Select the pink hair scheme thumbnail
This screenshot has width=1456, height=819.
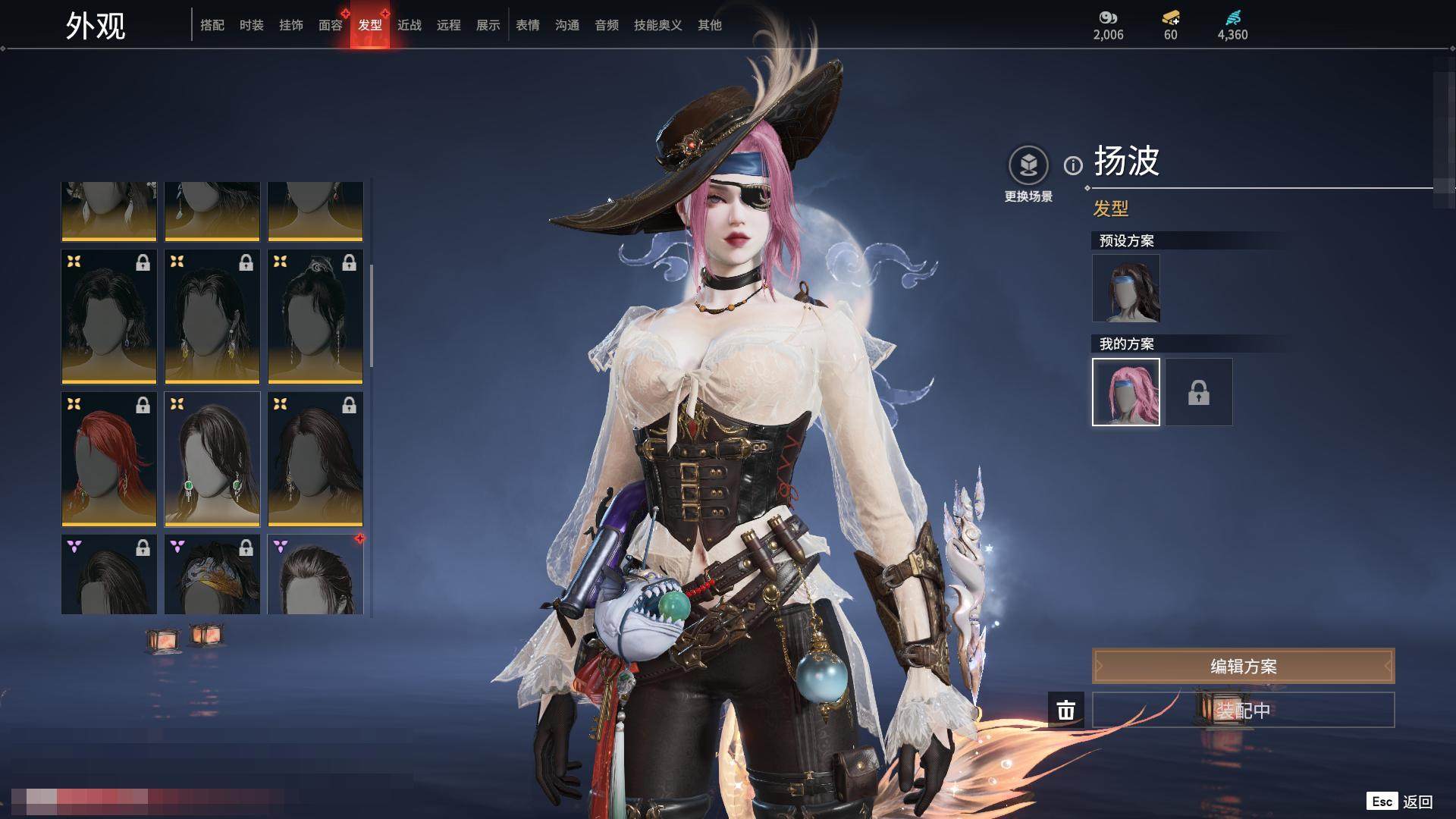point(1126,392)
